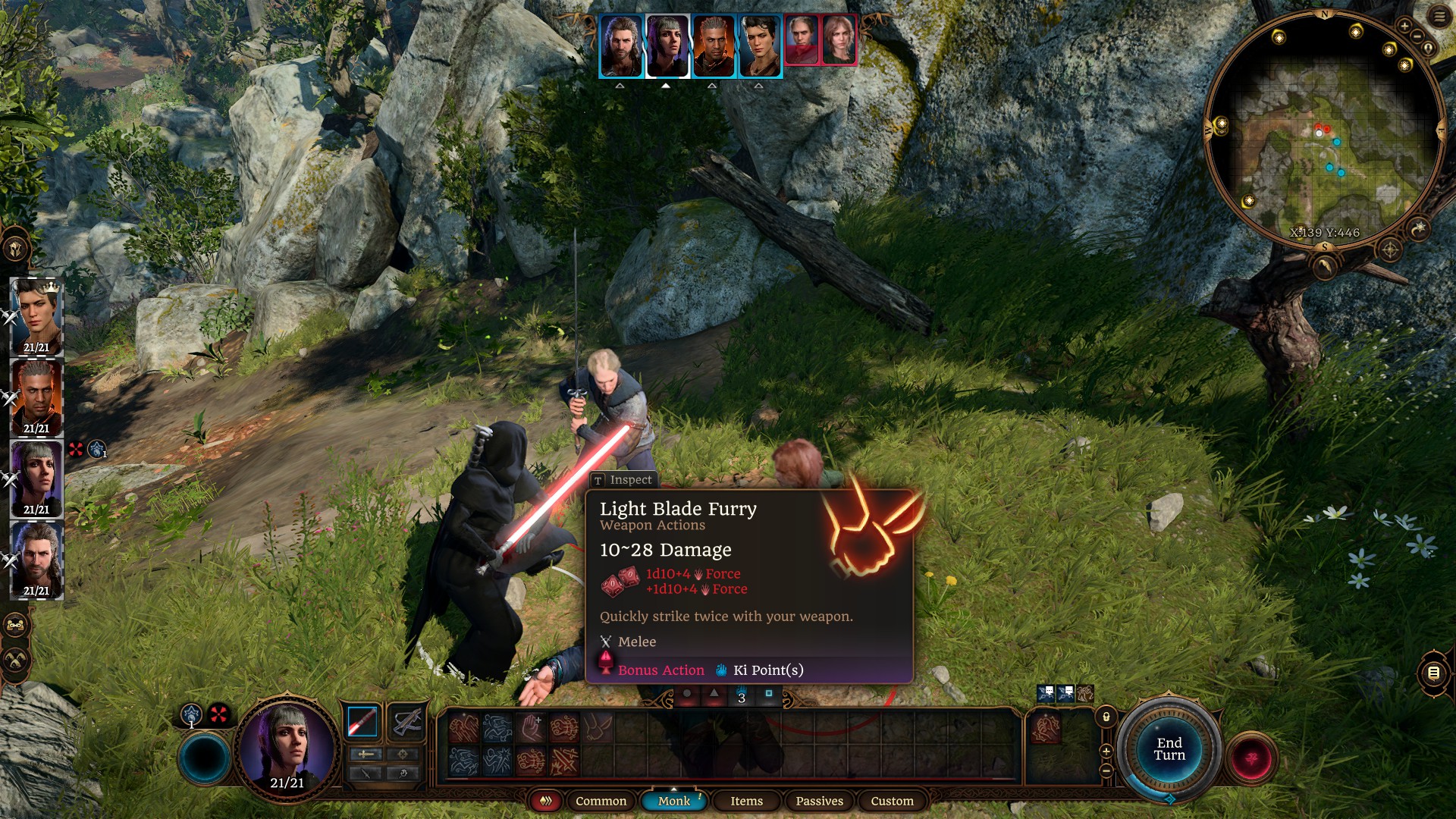Open the combat log scroll button
Screen dimensions: 1456x819
[x=1433, y=673]
